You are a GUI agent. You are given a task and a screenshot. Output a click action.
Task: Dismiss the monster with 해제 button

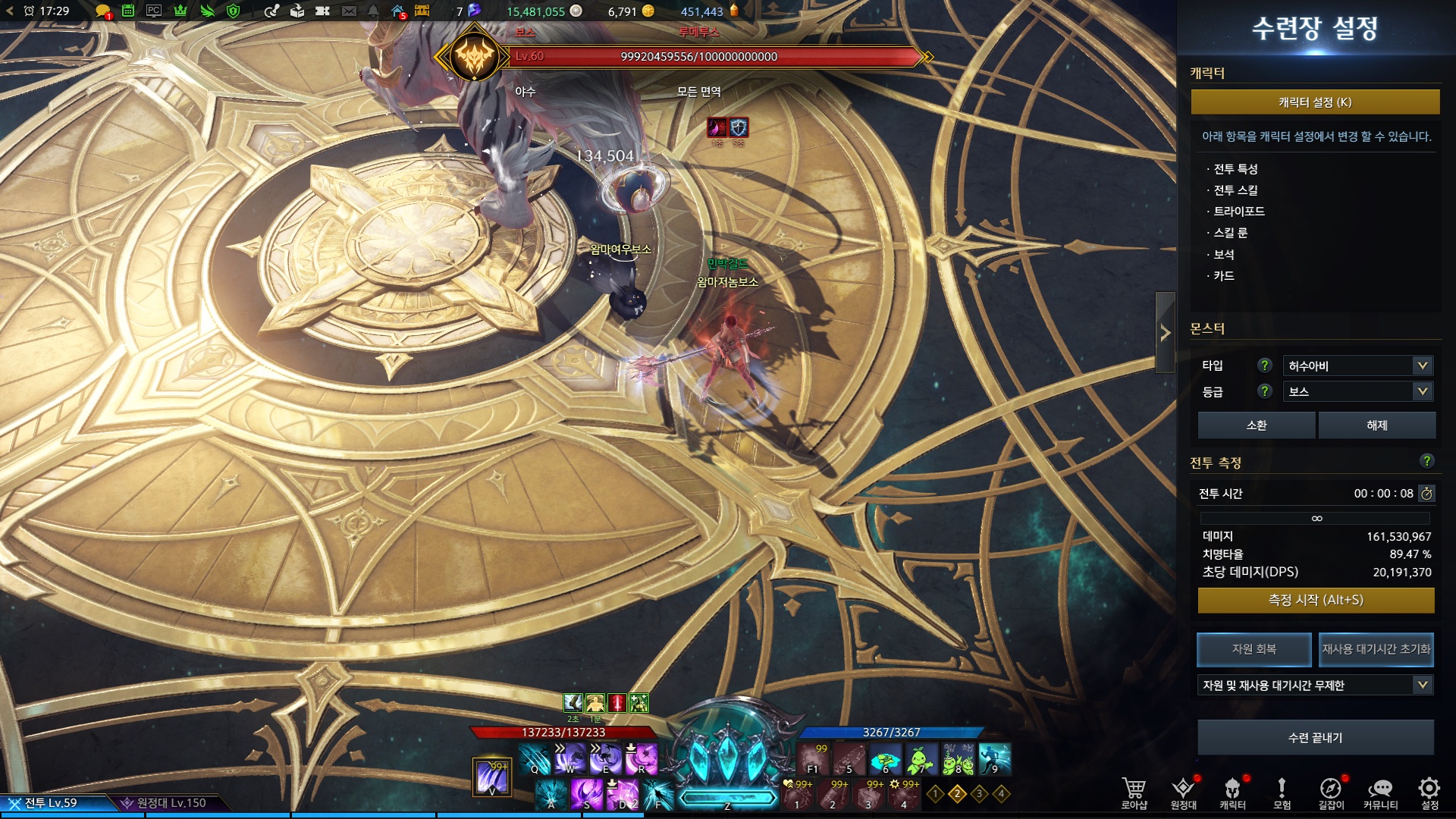point(1376,425)
